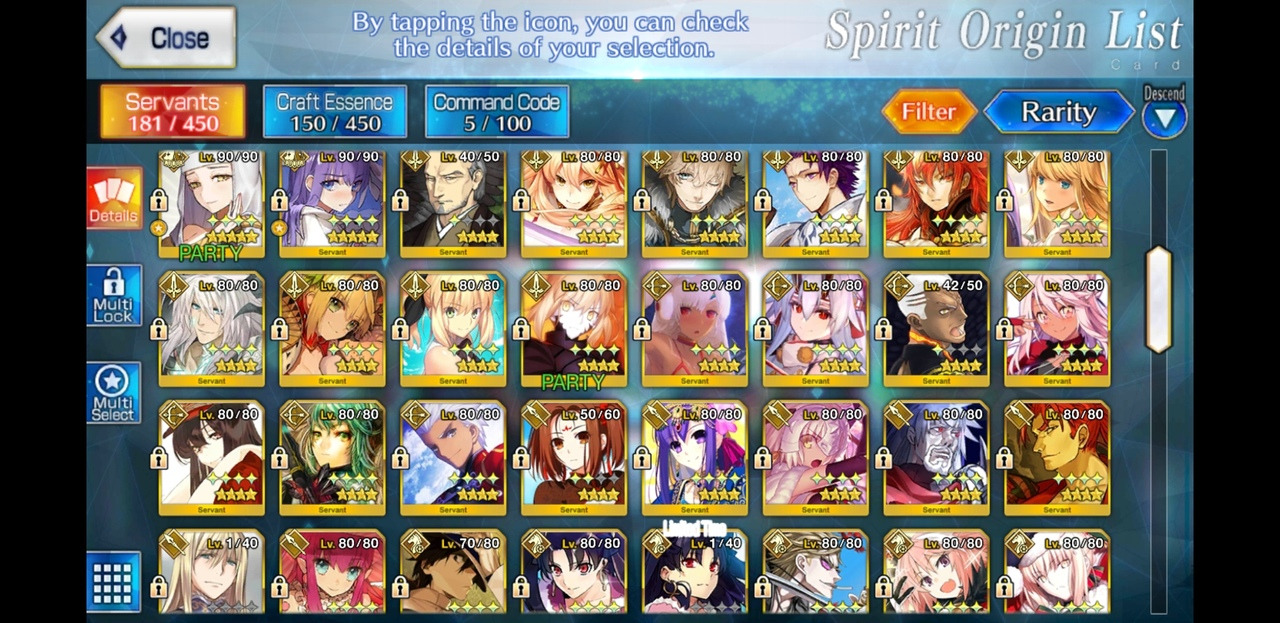The height and width of the screenshot is (623, 1280).
Task: Click the list scrollbar handle
Action: coord(1158,298)
